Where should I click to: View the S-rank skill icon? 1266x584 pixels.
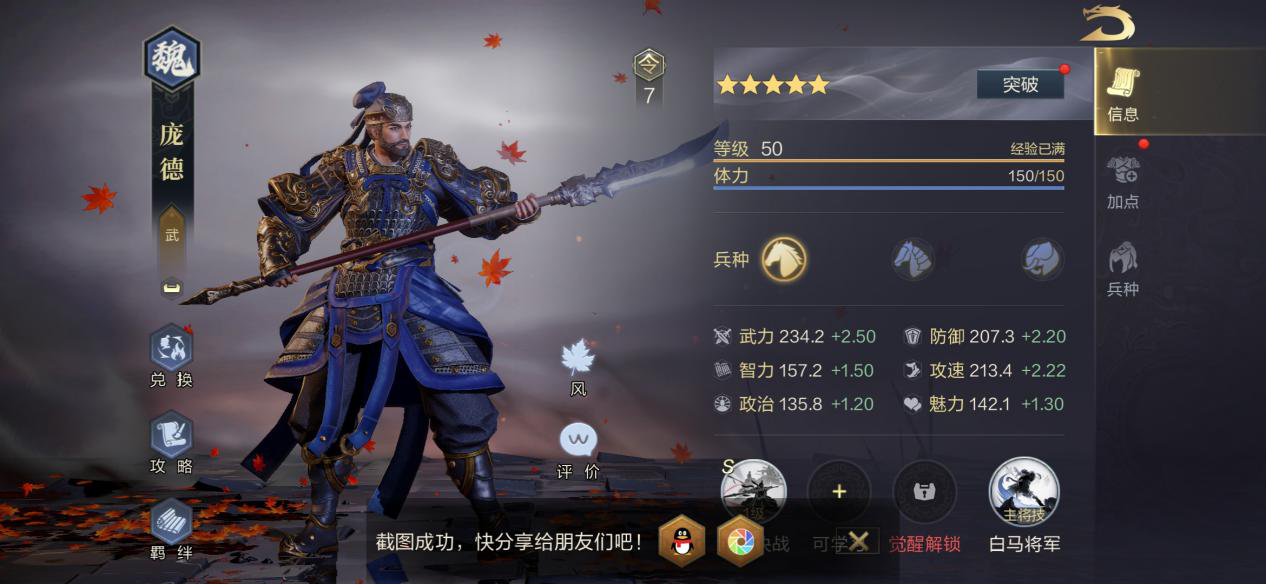click(x=754, y=492)
